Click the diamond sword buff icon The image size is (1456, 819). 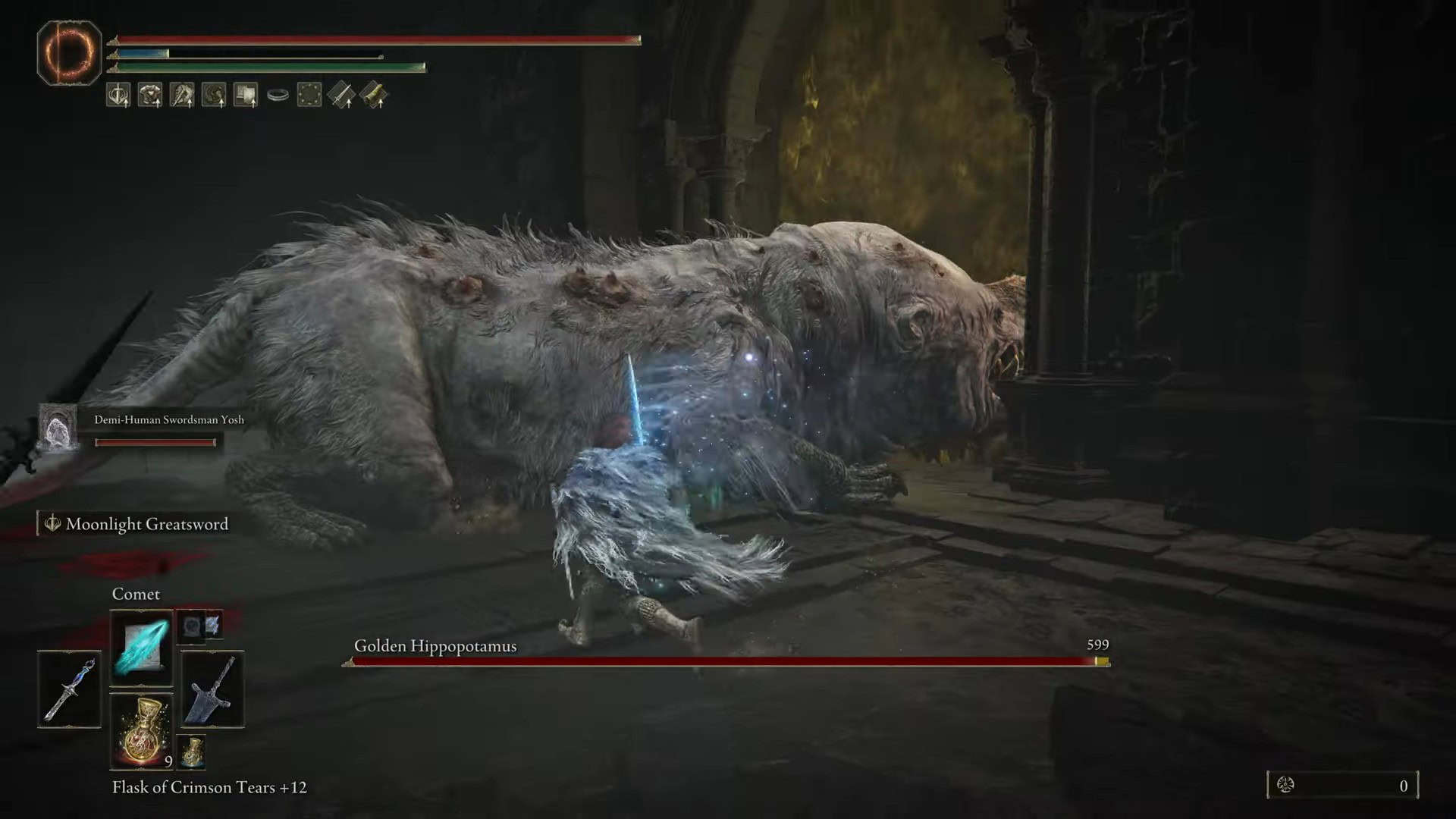(x=340, y=95)
